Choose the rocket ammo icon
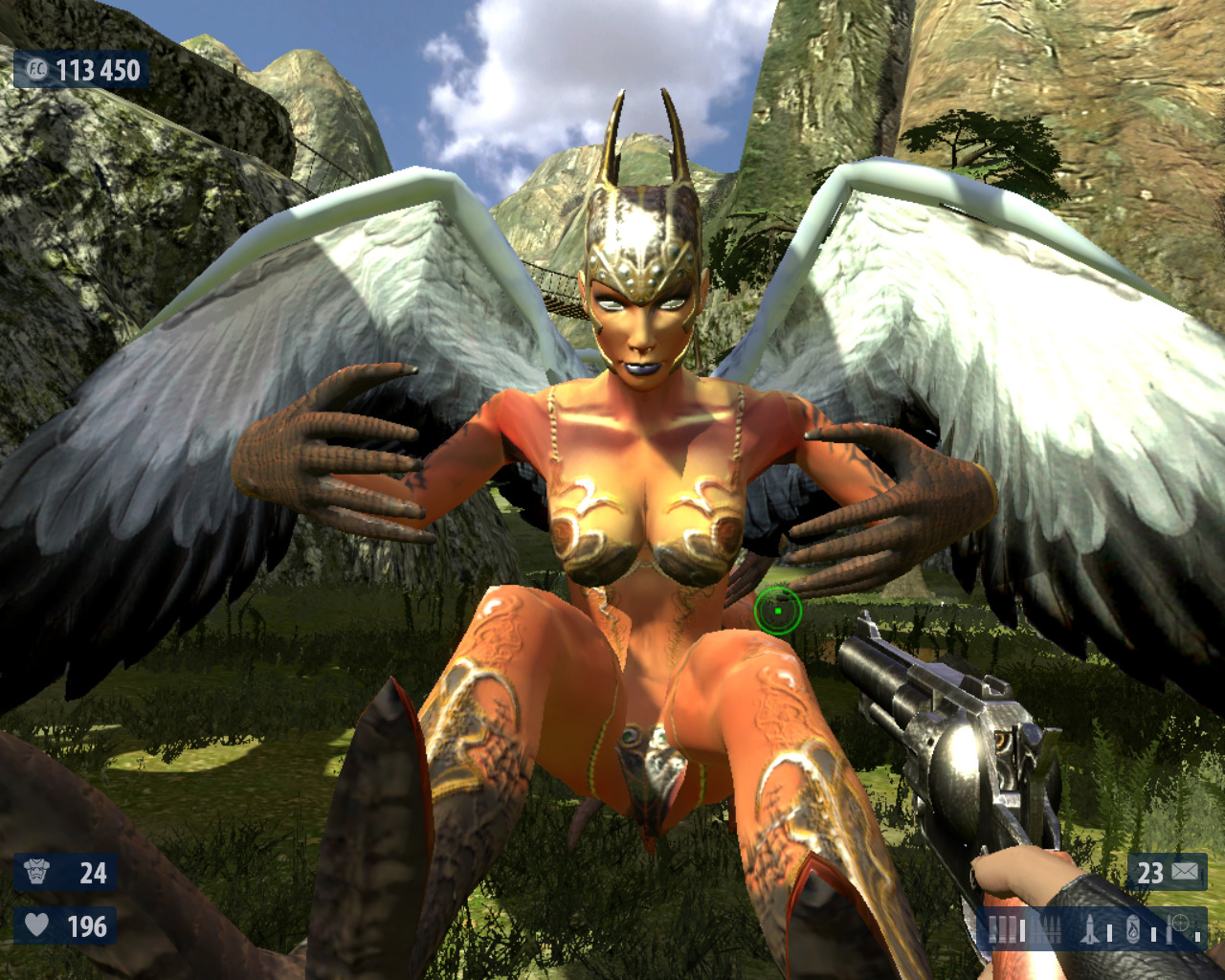Screen dimensions: 1225x980 coord(1090,928)
